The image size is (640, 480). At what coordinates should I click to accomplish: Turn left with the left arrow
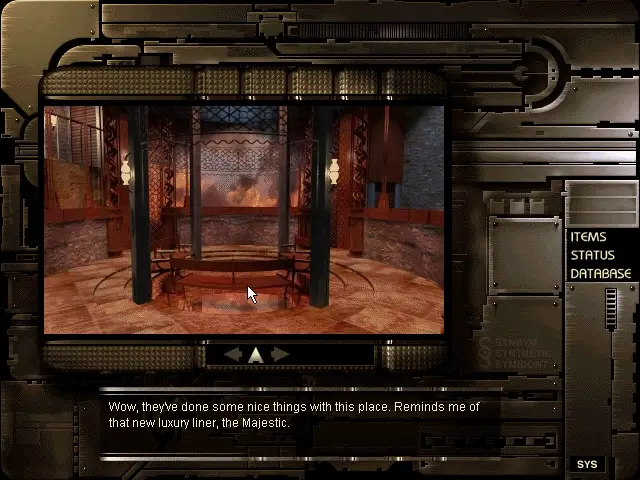[x=233, y=354]
